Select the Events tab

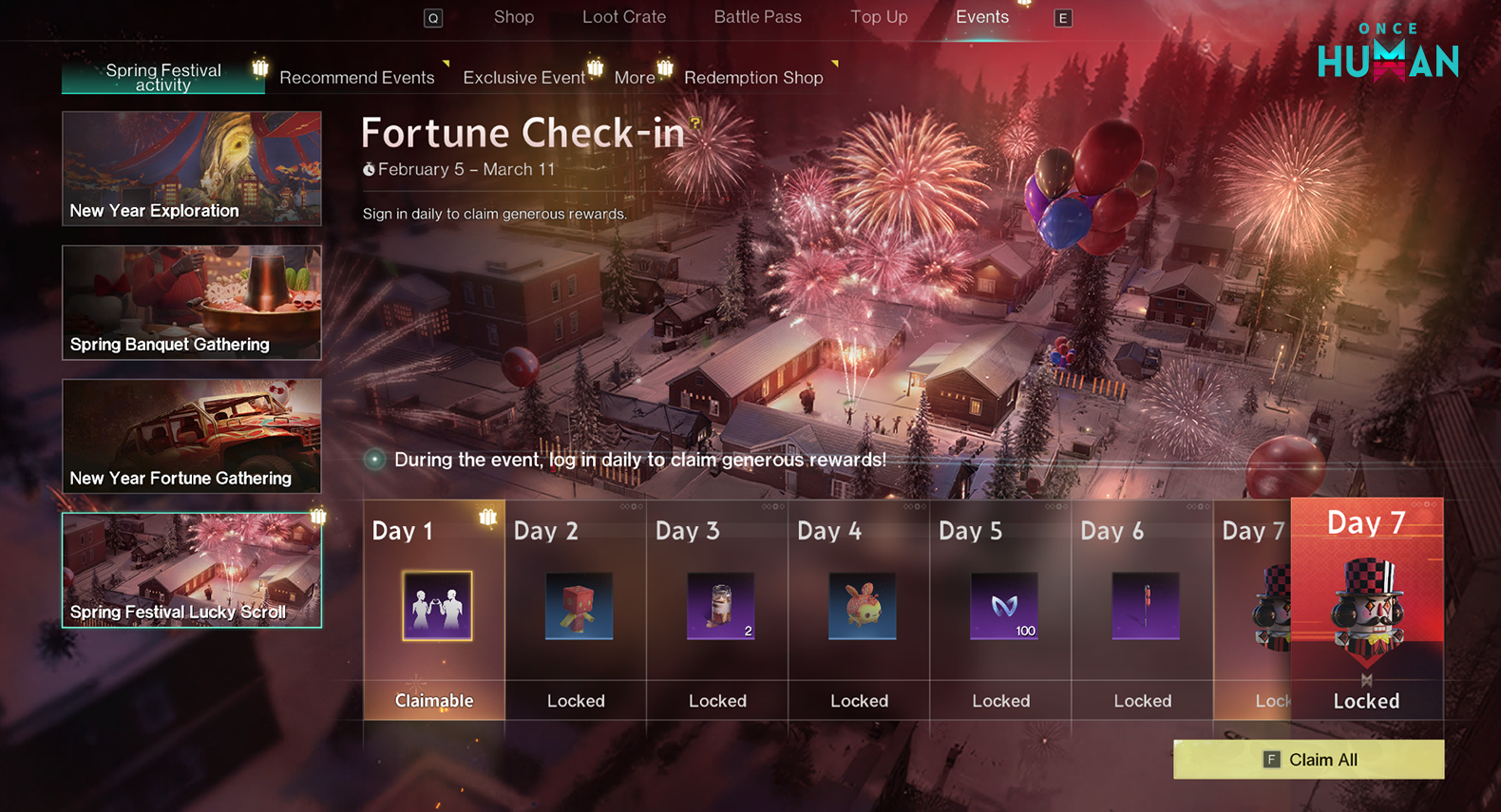(x=981, y=17)
